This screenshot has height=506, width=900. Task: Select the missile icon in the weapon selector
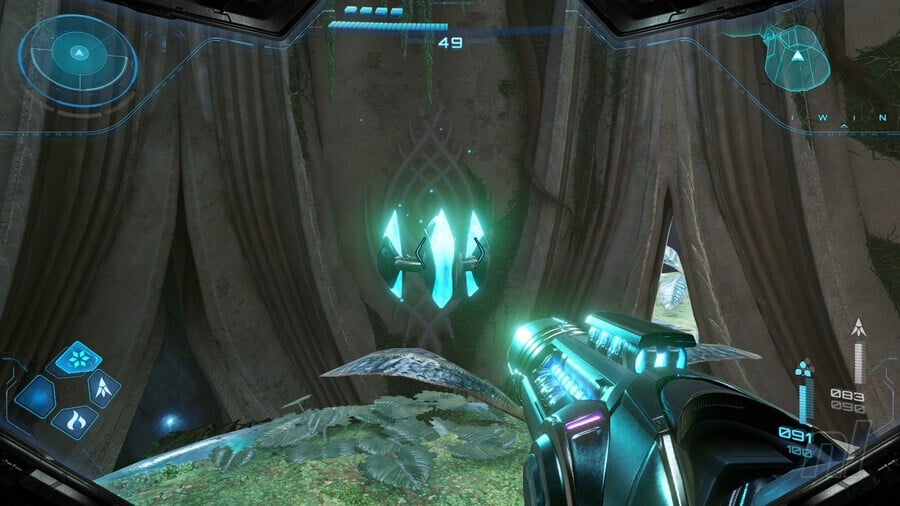coord(104,387)
